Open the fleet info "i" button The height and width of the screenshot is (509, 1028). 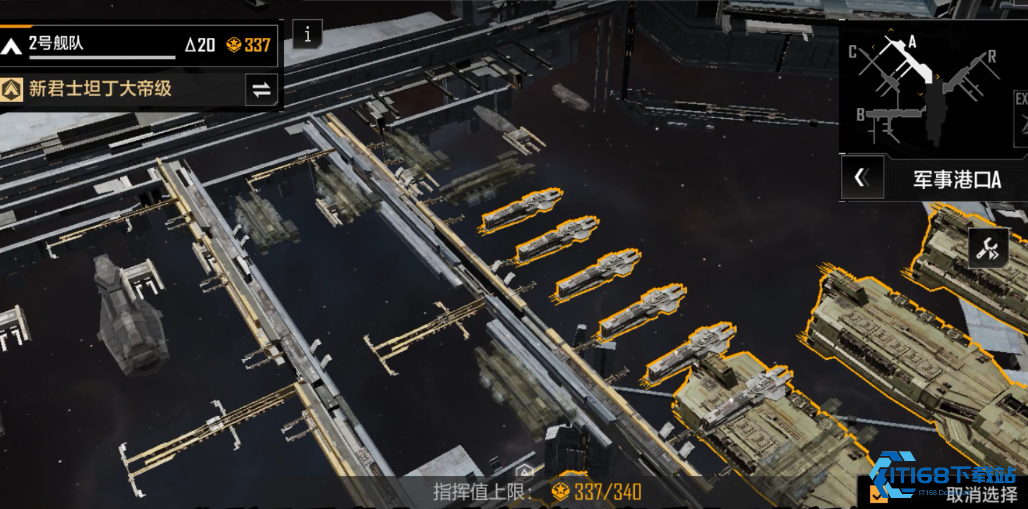tap(307, 34)
